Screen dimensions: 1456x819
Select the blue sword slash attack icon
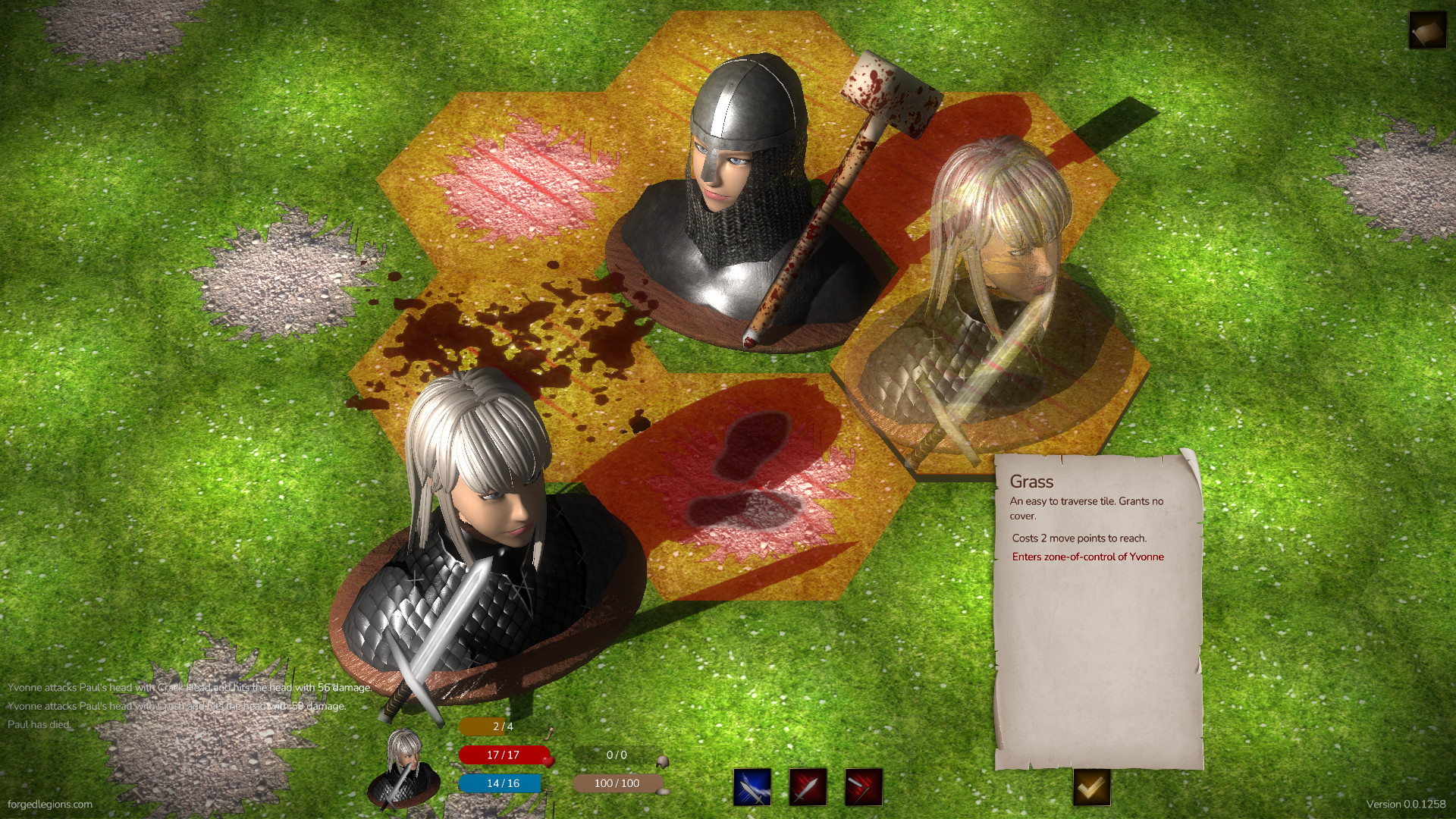point(752,787)
